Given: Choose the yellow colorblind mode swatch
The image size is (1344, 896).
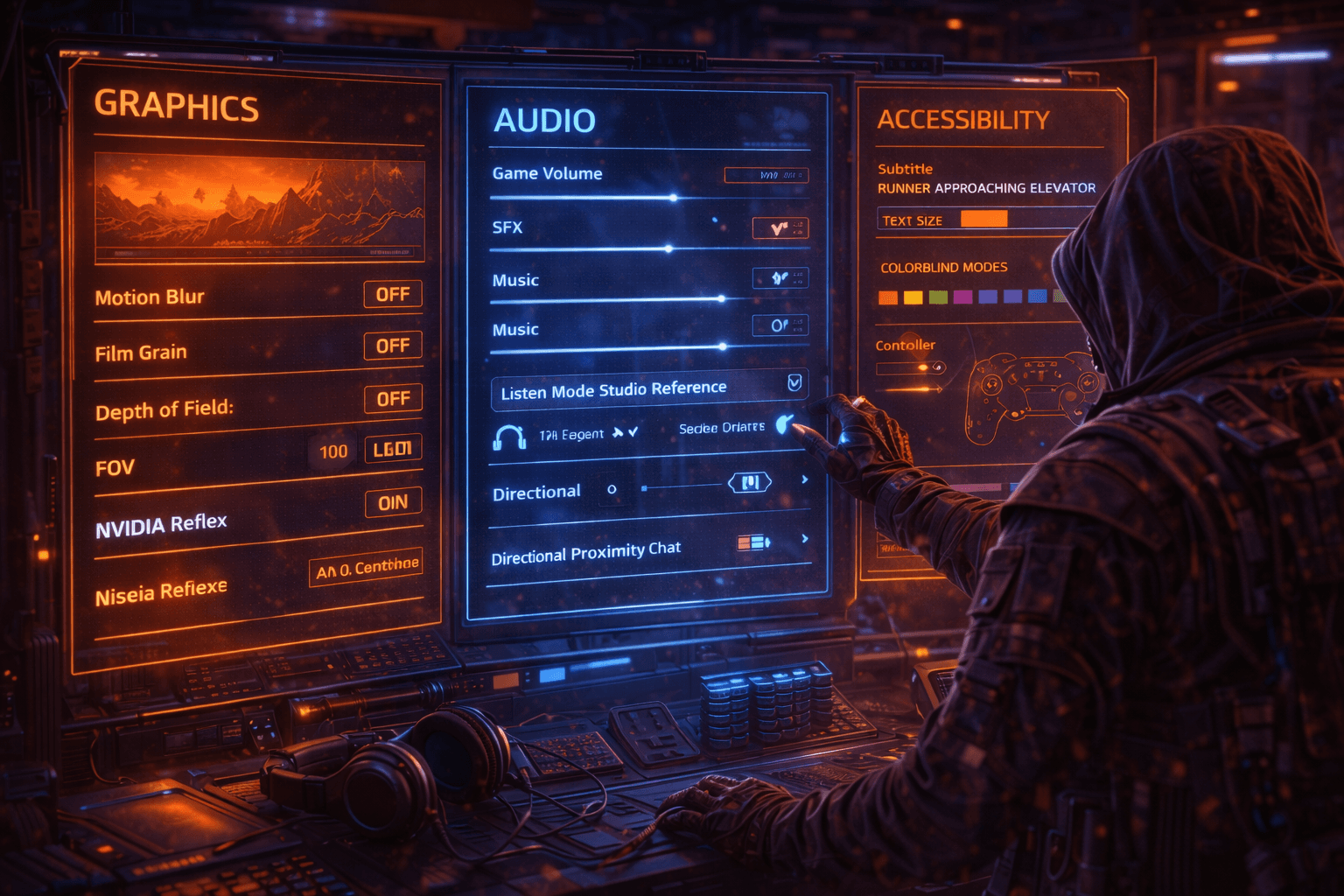Looking at the screenshot, I should pos(913,297).
